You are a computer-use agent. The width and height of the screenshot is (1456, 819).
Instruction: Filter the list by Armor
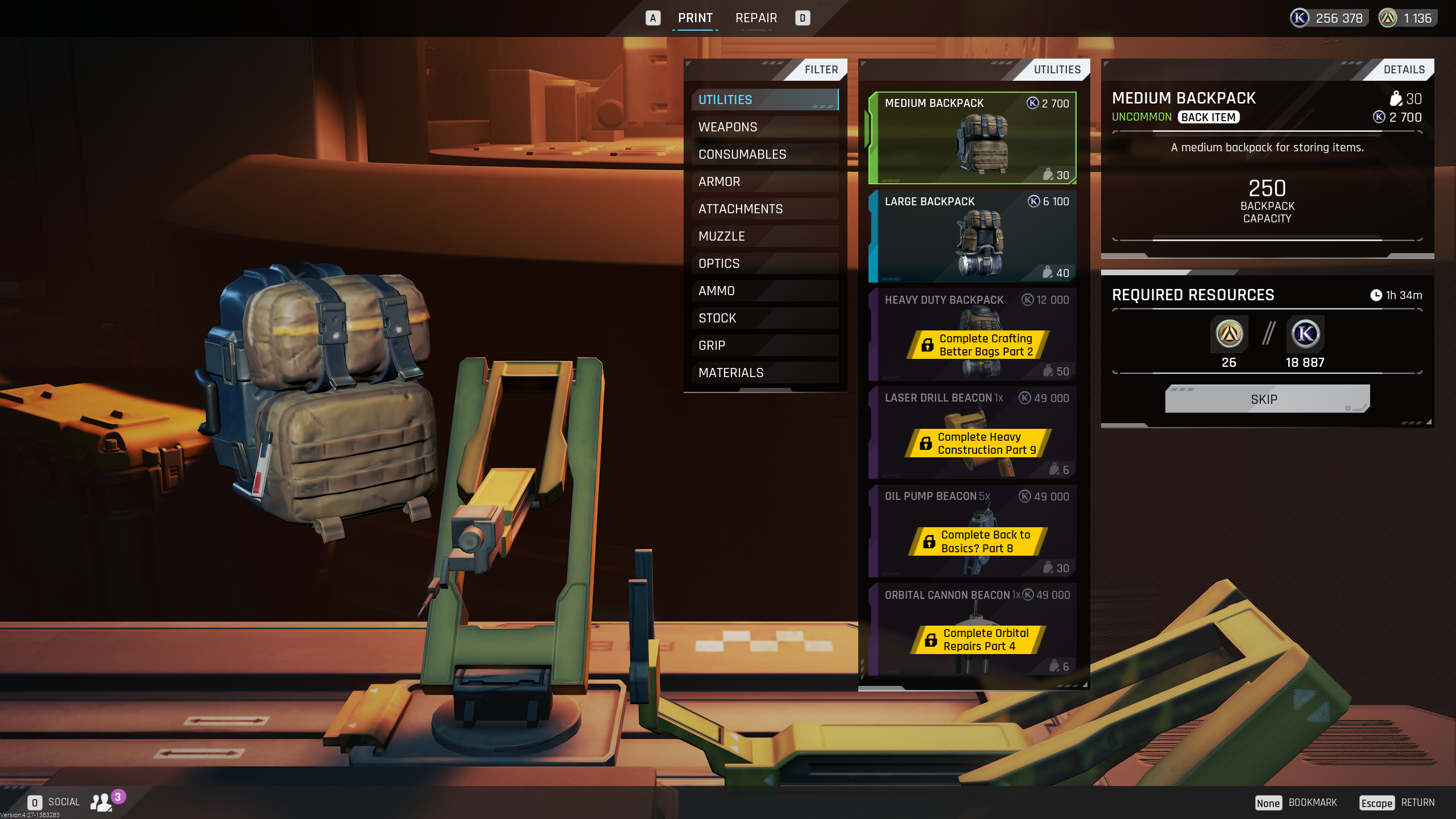pyautogui.click(x=764, y=181)
